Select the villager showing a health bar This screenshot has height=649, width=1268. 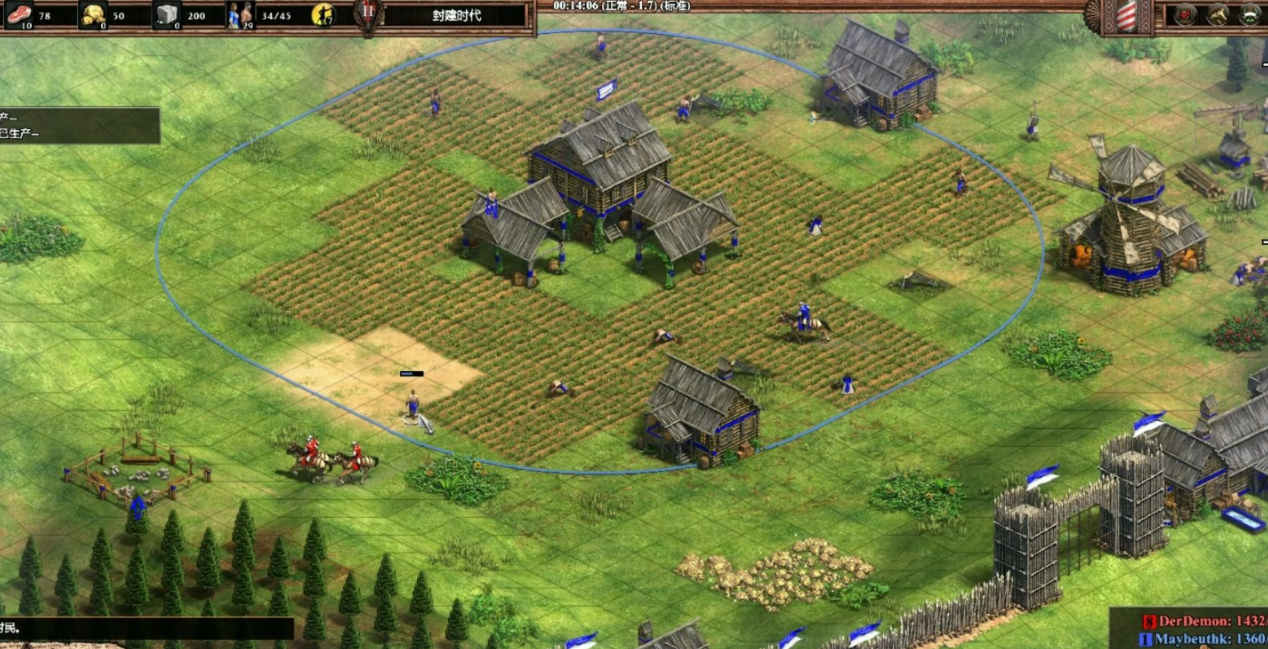point(412,406)
